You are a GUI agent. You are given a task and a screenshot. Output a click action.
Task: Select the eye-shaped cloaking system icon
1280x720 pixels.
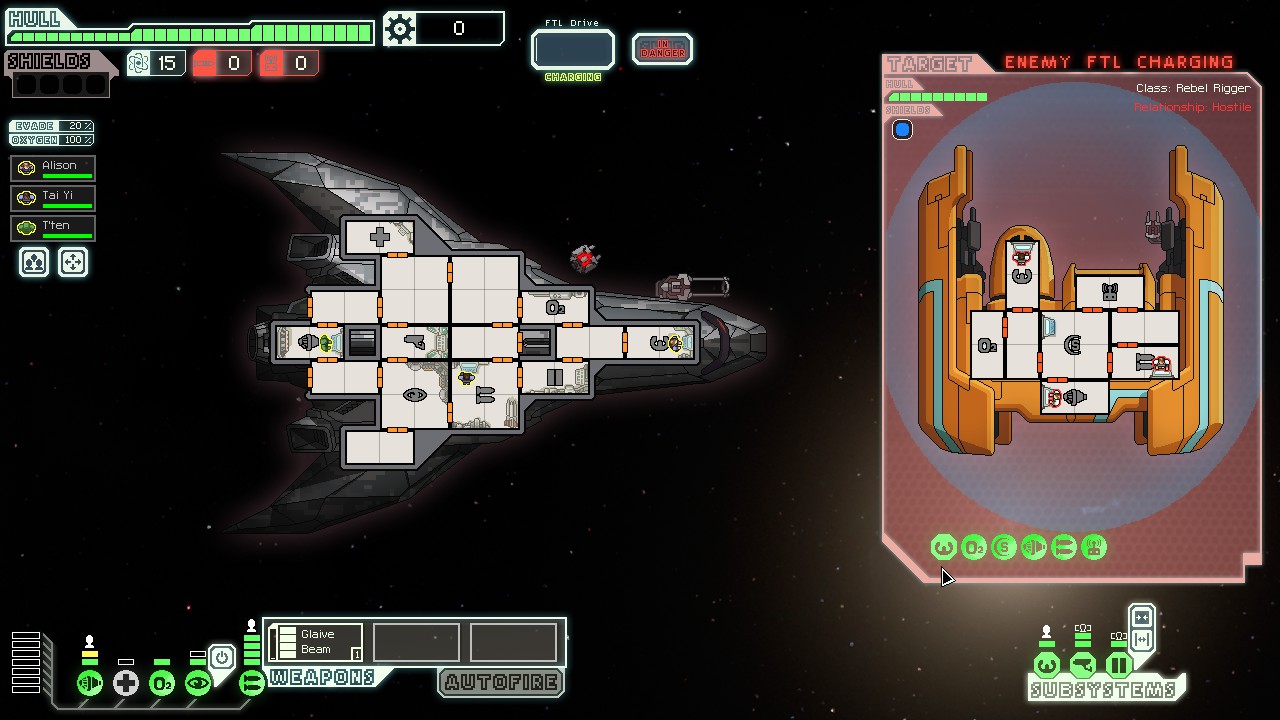pos(197,683)
